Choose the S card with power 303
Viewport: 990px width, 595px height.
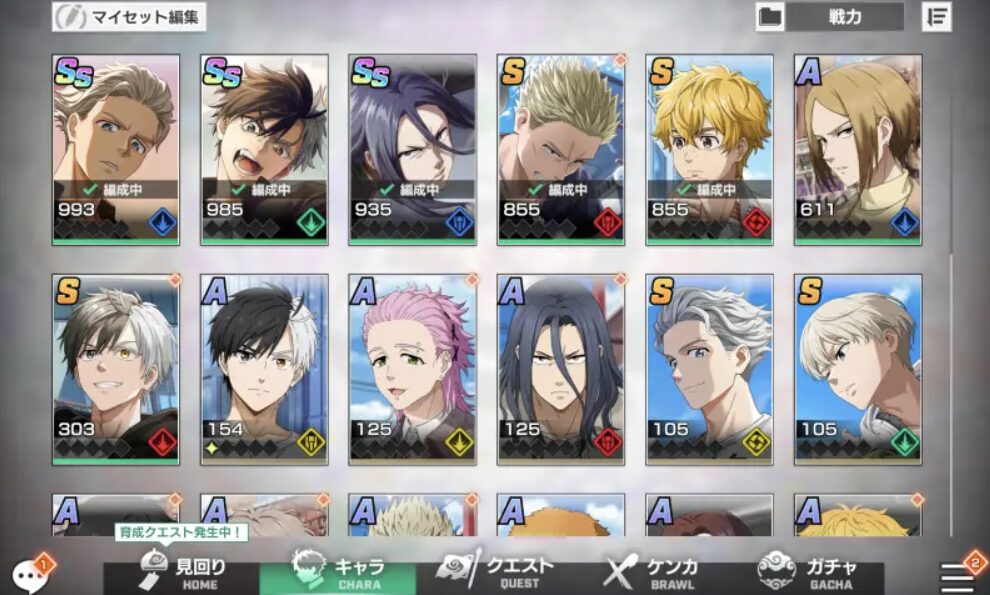[x=116, y=369]
